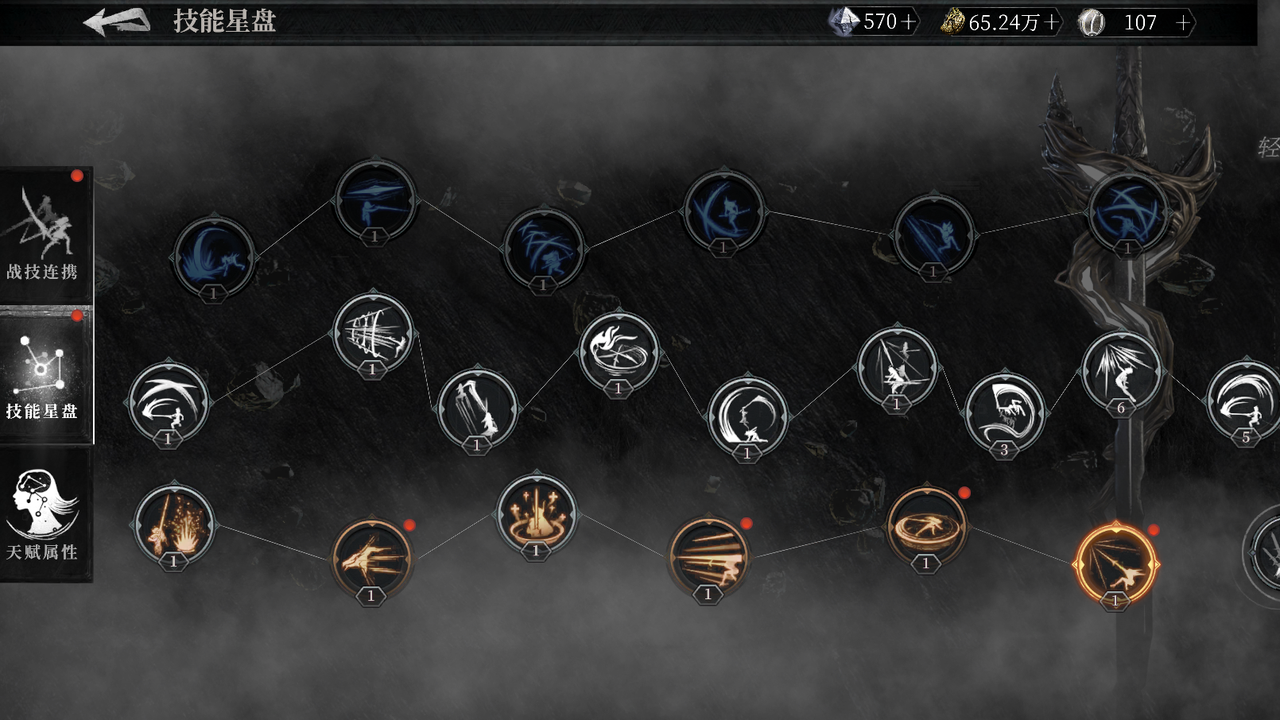Image resolution: width=1280 pixels, height=720 pixels.
Task: Select the golden triple-streak dash skill node
Action: tap(708, 556)
